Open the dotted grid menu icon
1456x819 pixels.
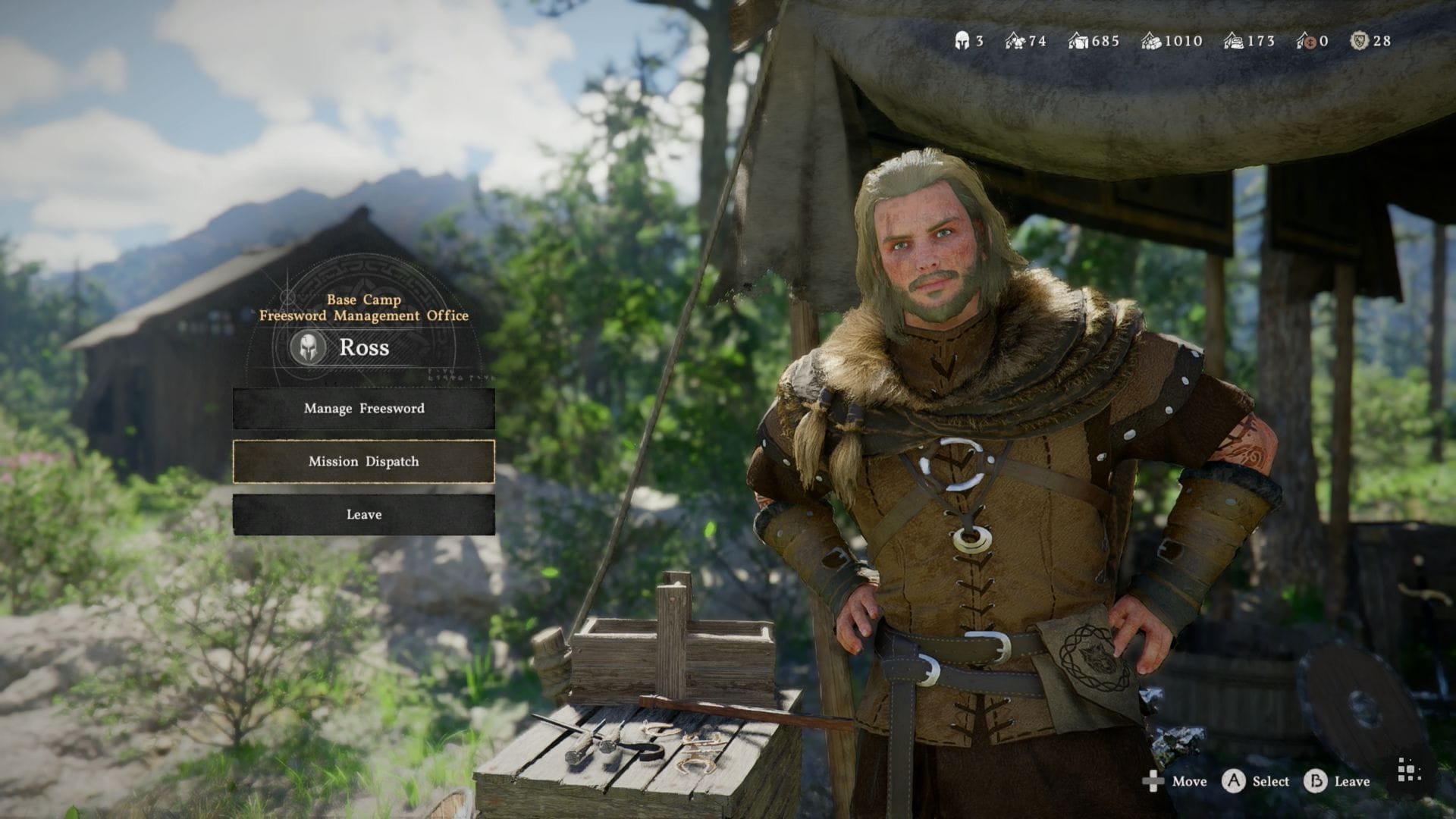pyautogui.click(x=1408, y=773)
